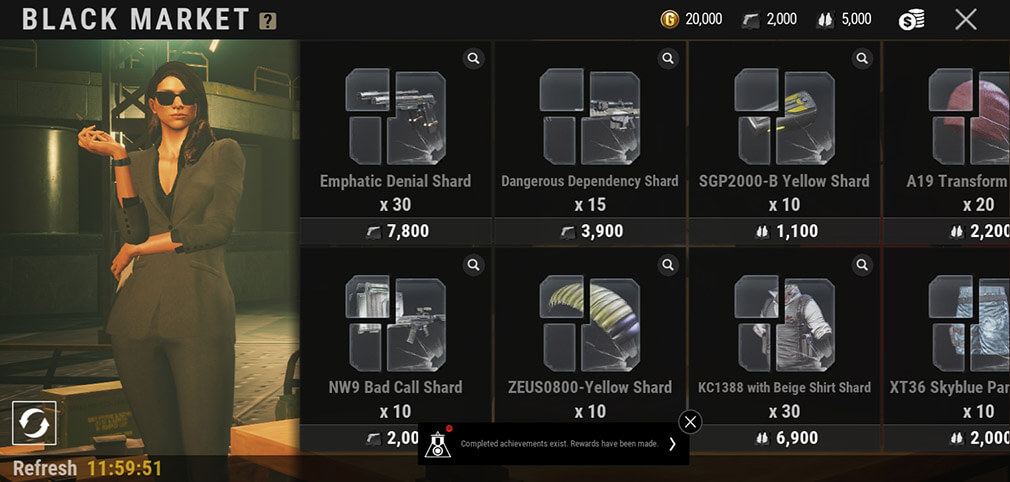Preview Emphatic Denial Shard with magnifier
This screenshot has height=482, width=1010.
pyautogui.click(x=474, y=59)
